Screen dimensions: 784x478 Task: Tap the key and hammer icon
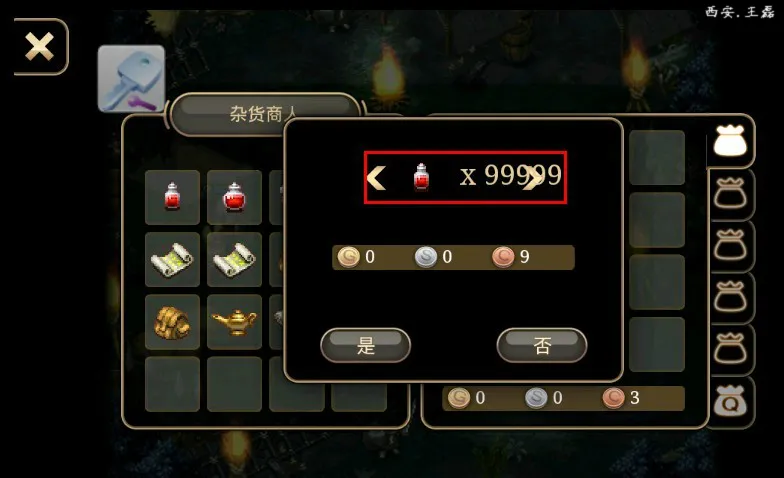click(131, 78)
